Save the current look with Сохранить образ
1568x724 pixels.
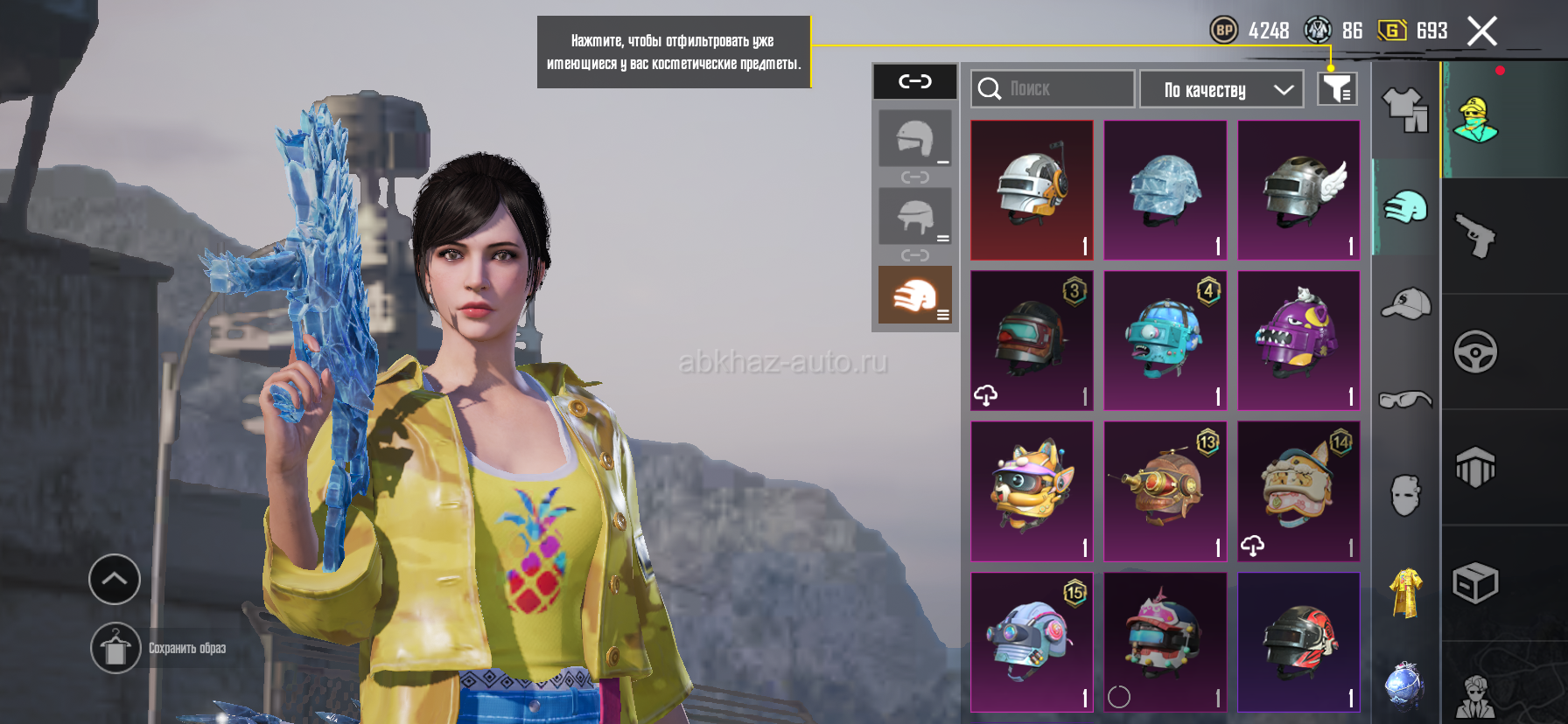[x=115, y=648]
